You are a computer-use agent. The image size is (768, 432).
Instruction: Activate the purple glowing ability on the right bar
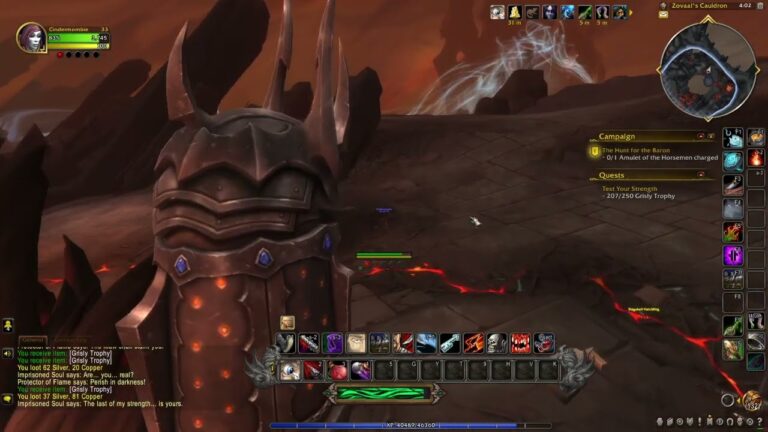(x=733, y=255)
